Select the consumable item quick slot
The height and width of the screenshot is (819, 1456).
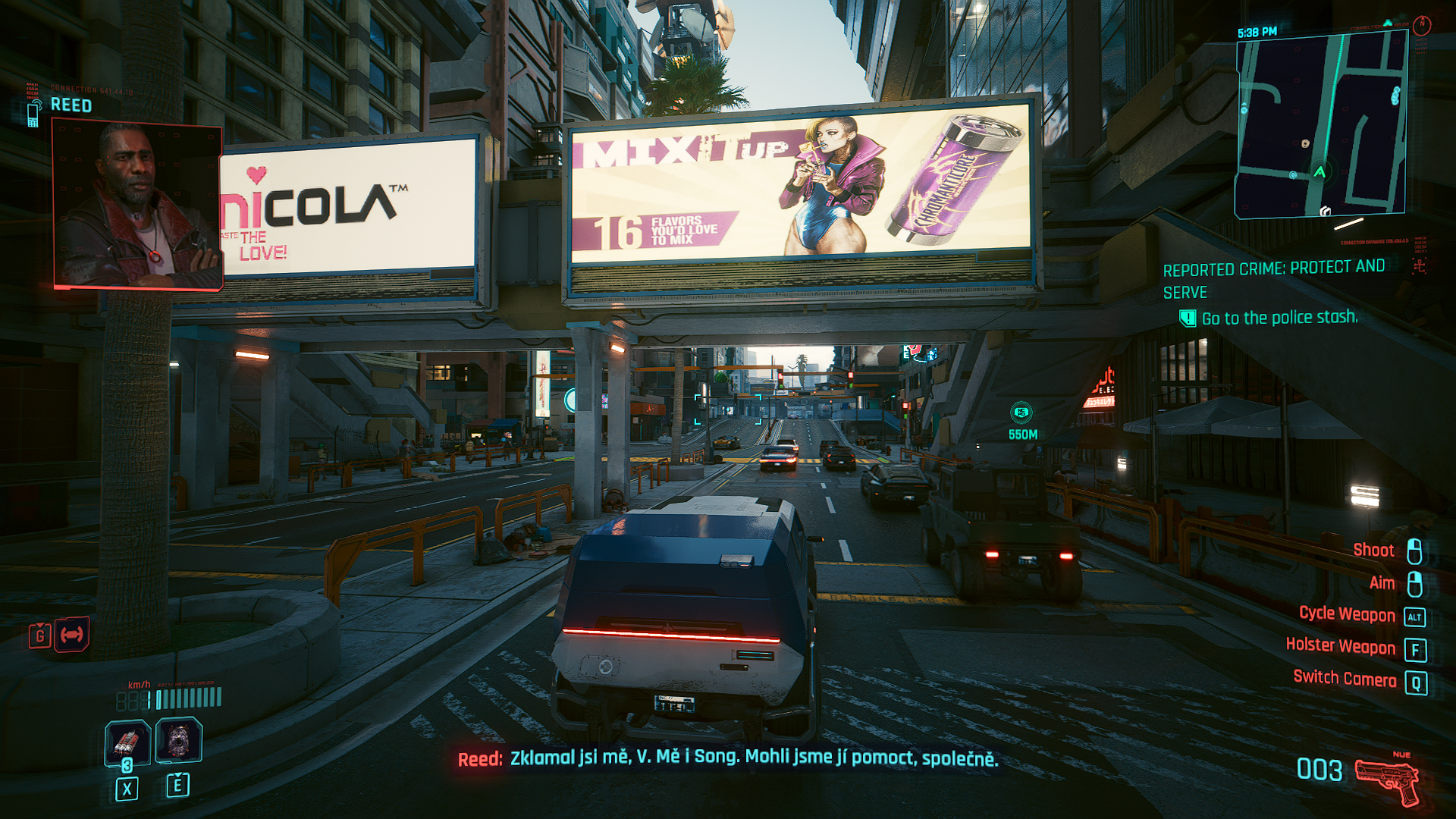pos(178,740)
